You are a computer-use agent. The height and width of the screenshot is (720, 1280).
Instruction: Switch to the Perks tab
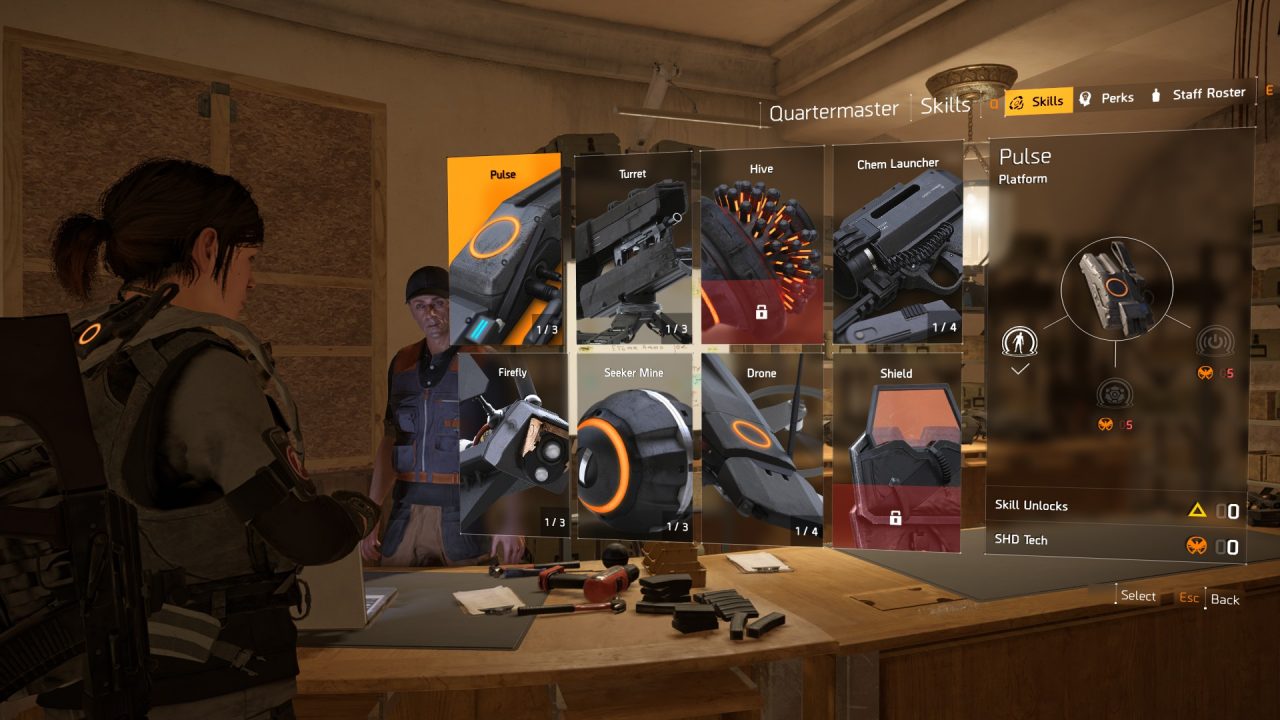pyautogui.click(x=1106, y=98)
